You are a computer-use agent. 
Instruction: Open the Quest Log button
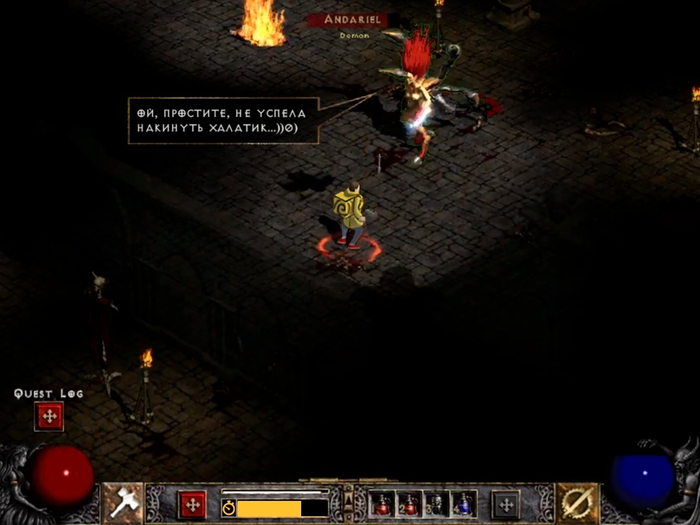pyautogui.click(x=48, y=416)
